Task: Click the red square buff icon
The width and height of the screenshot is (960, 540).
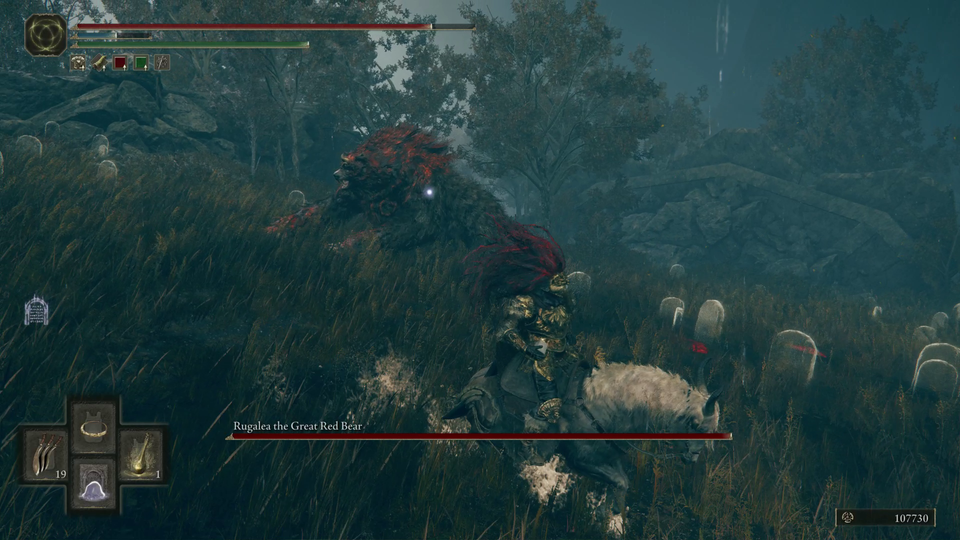Action: tap(120, 63)
